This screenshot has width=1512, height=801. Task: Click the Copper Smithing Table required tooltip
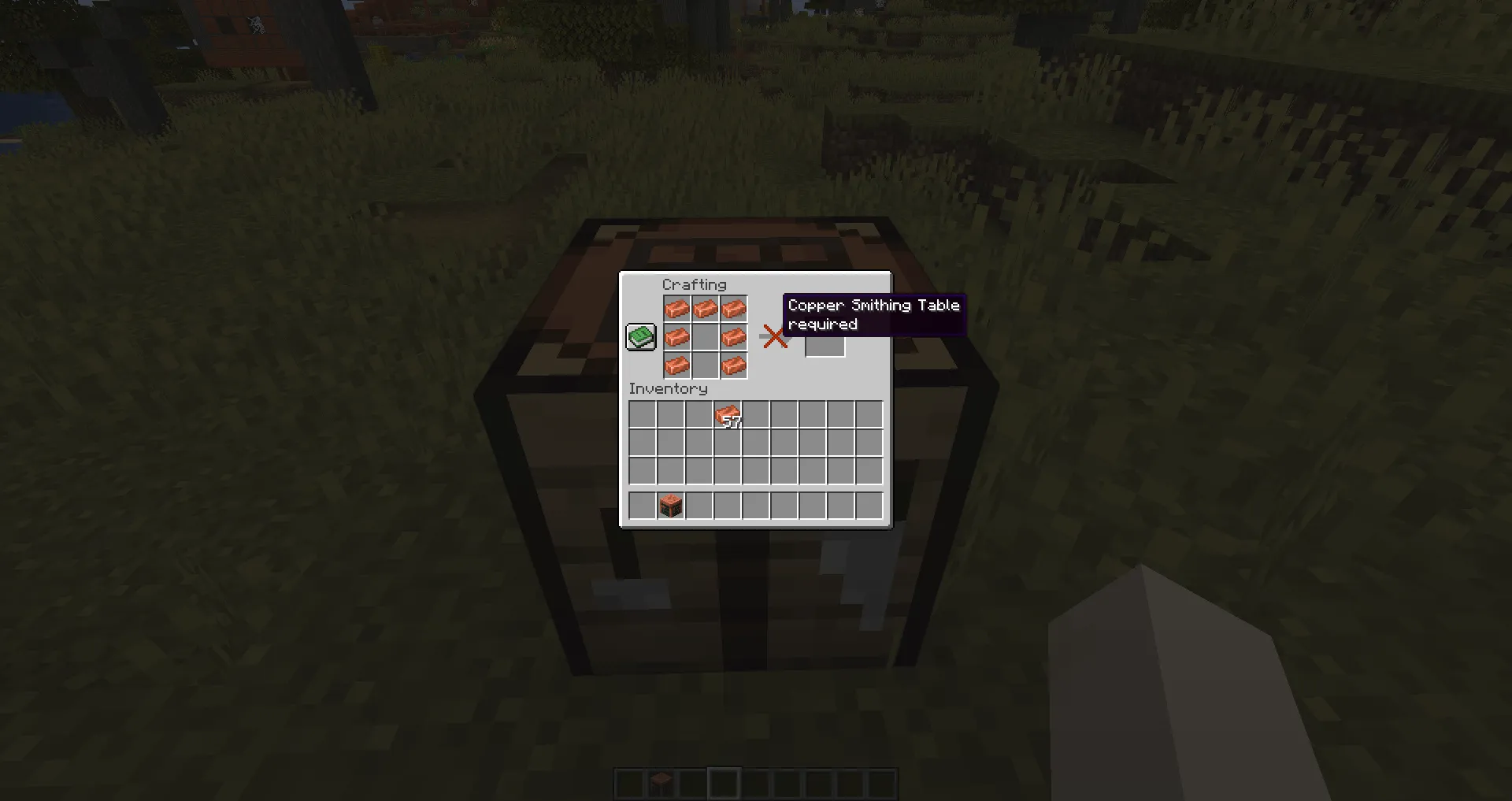click(874, 313)
